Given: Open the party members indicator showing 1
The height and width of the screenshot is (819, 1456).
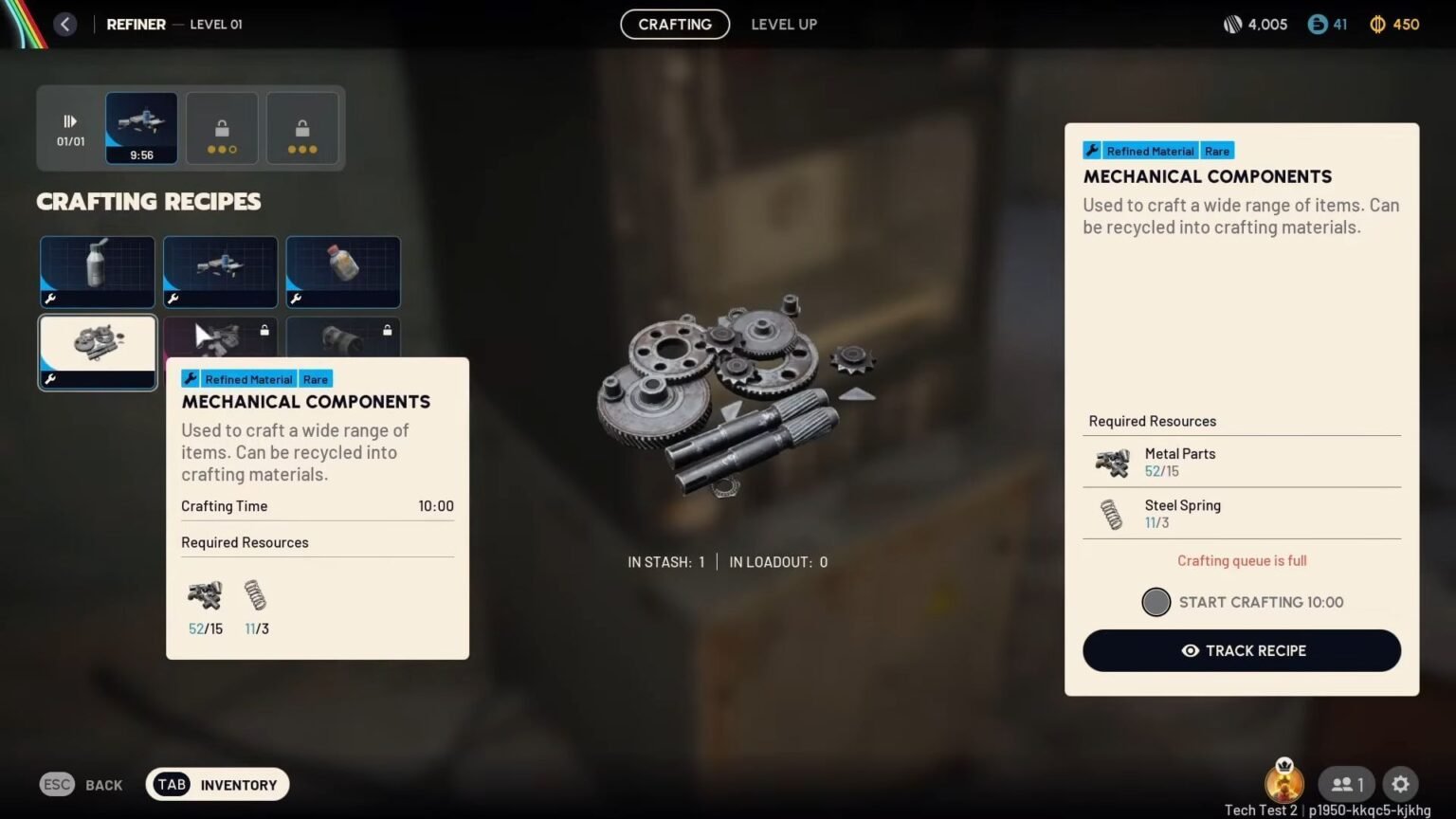Looking at the screenshot, I should click(1344, 784).
